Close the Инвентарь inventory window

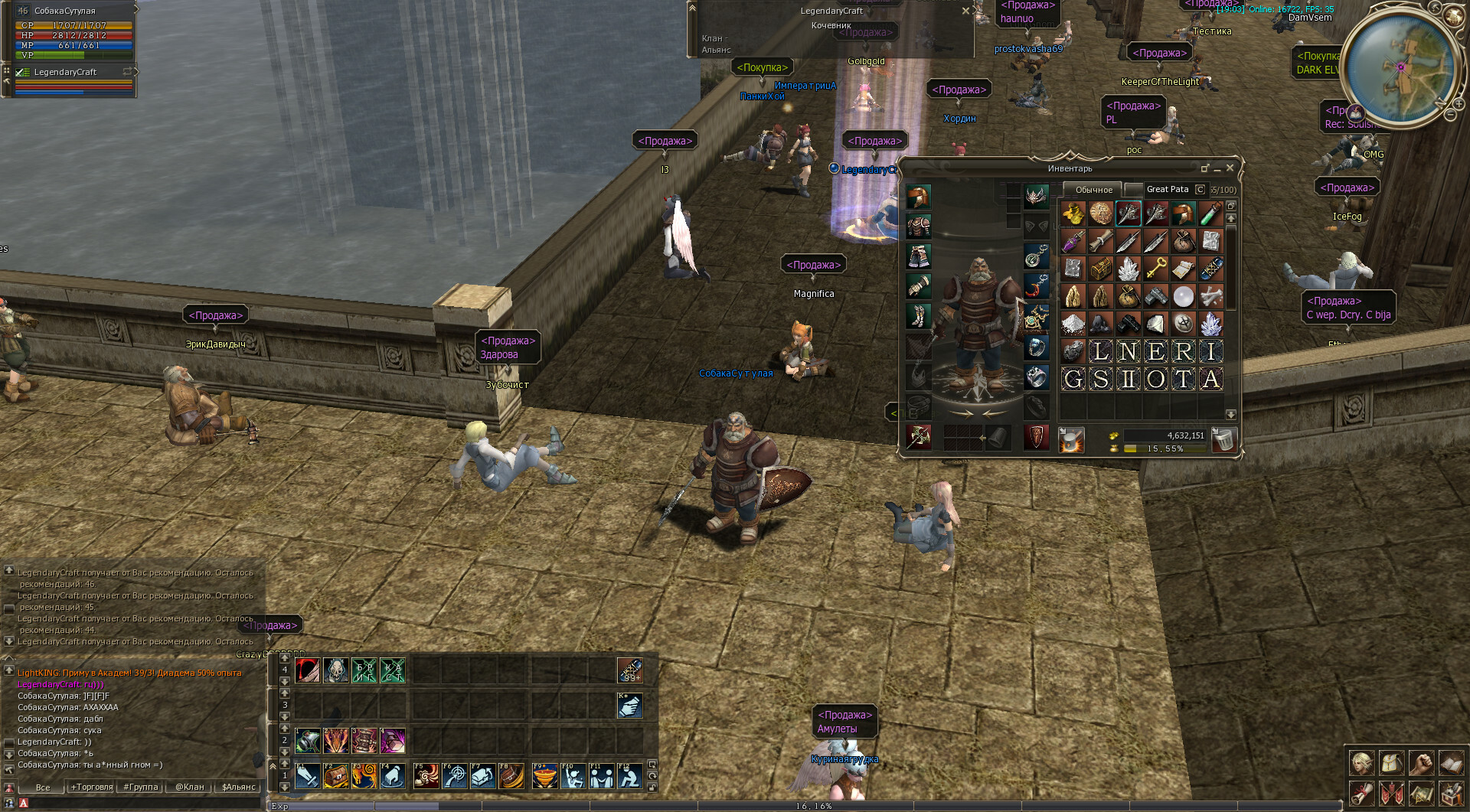(1230, 168)
